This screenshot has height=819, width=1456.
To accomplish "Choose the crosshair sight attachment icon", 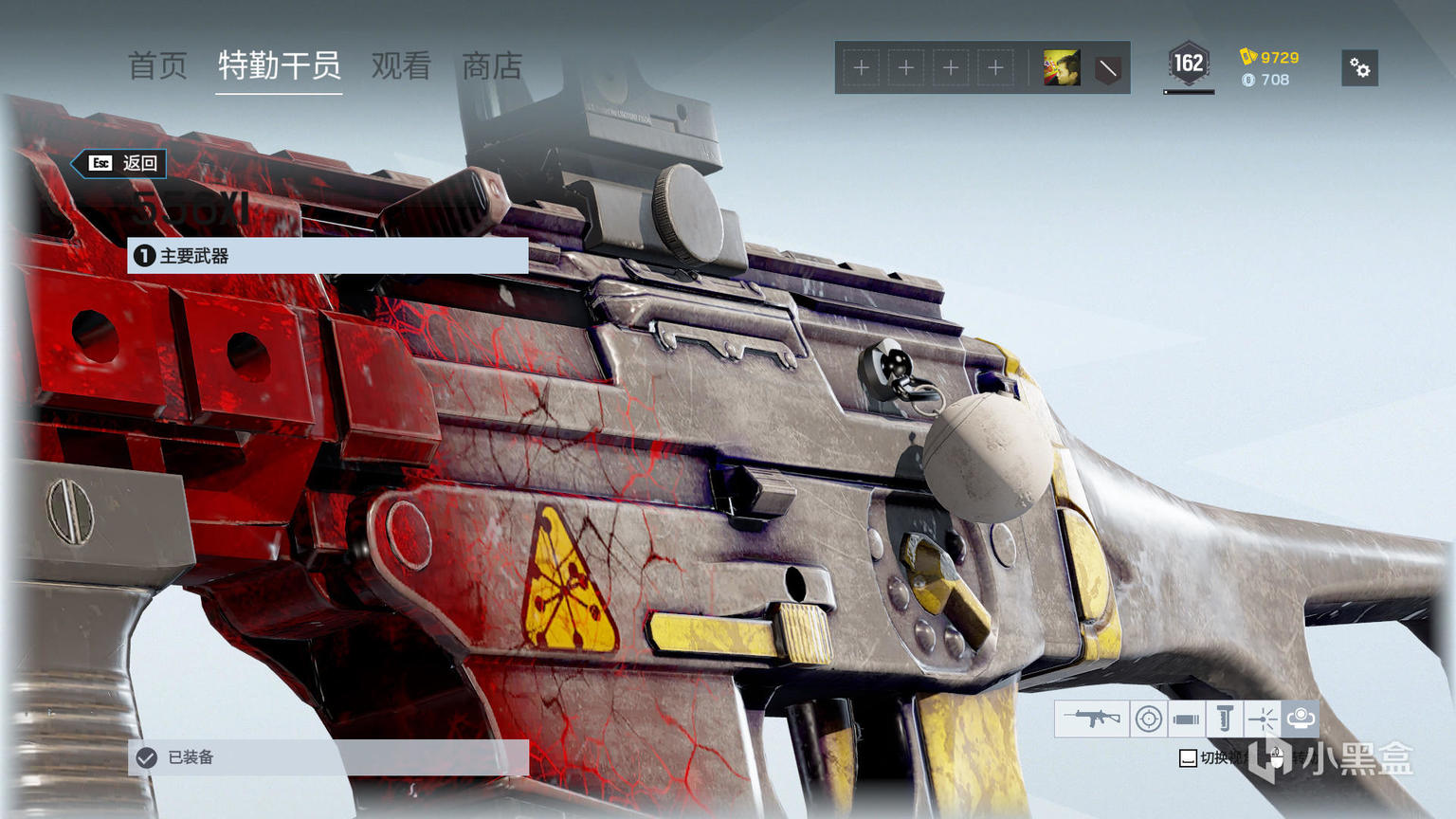I will pyautogui.click(x=1148, y=719).
